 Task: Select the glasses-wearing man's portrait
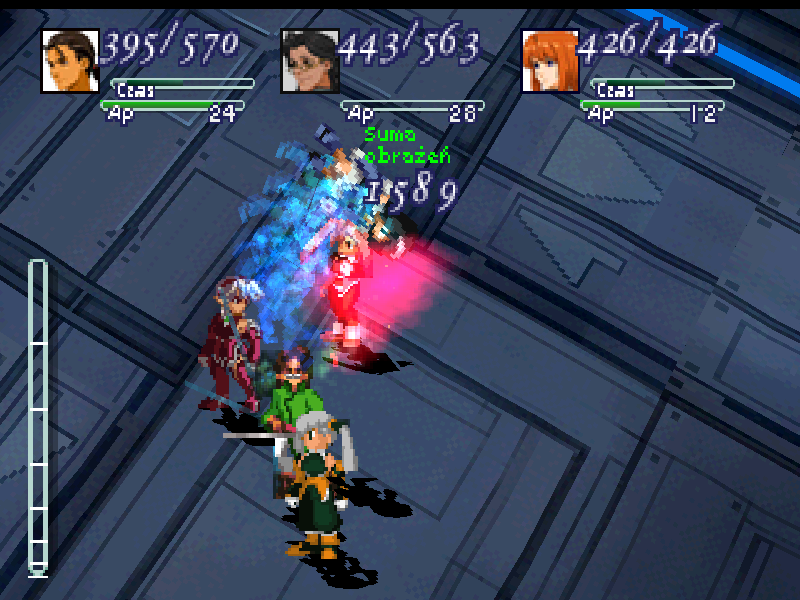click(x=310, y=61)
